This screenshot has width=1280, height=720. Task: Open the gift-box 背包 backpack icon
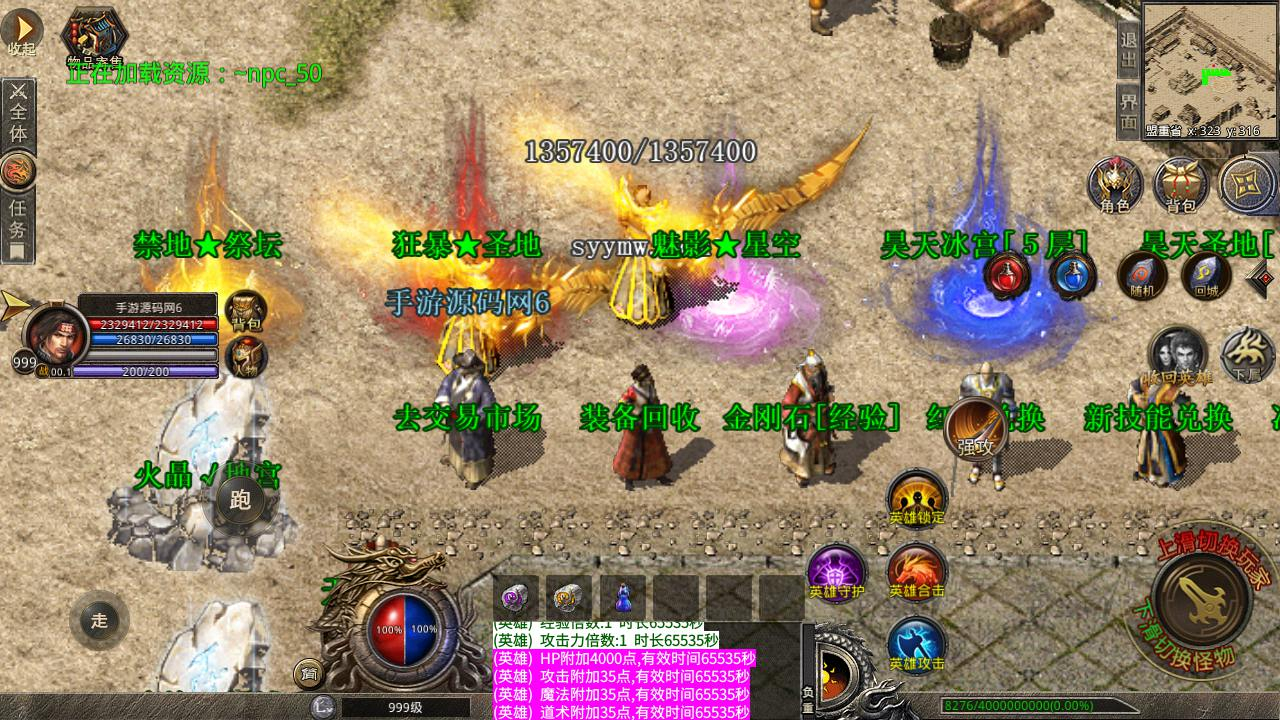(x=1181, y=185)
